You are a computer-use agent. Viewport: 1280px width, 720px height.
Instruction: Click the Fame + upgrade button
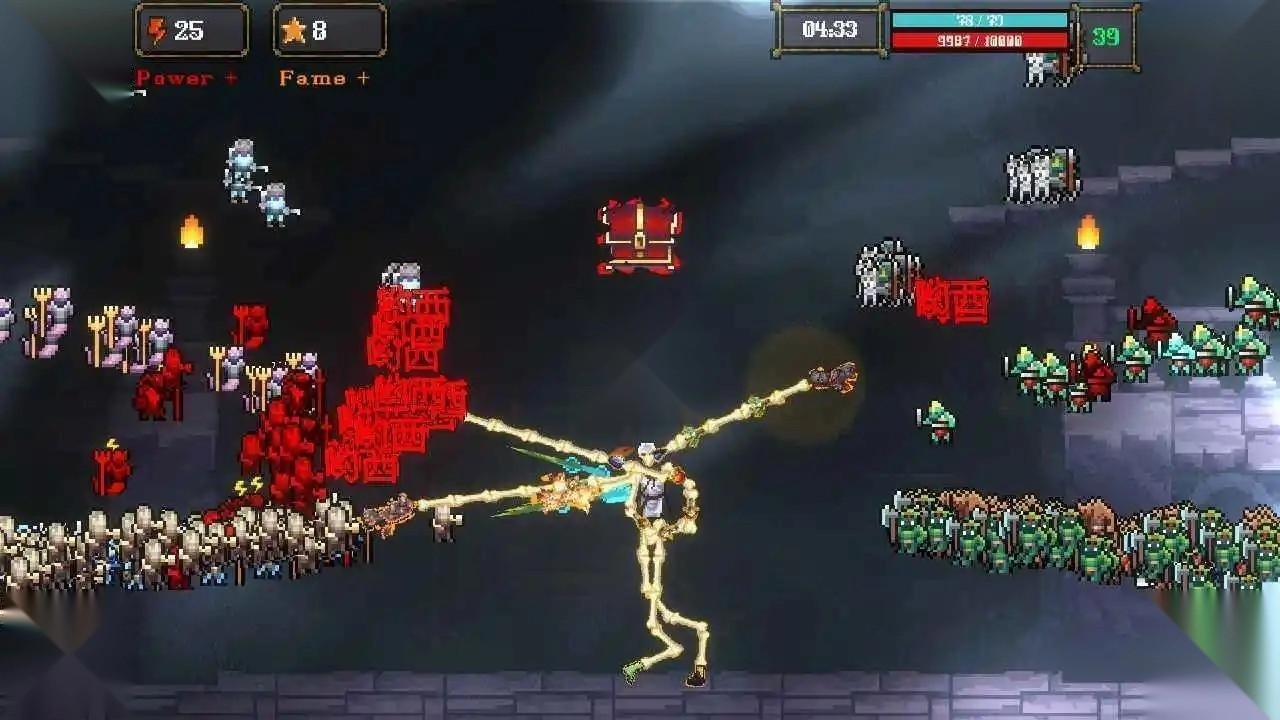click(324, 78)
